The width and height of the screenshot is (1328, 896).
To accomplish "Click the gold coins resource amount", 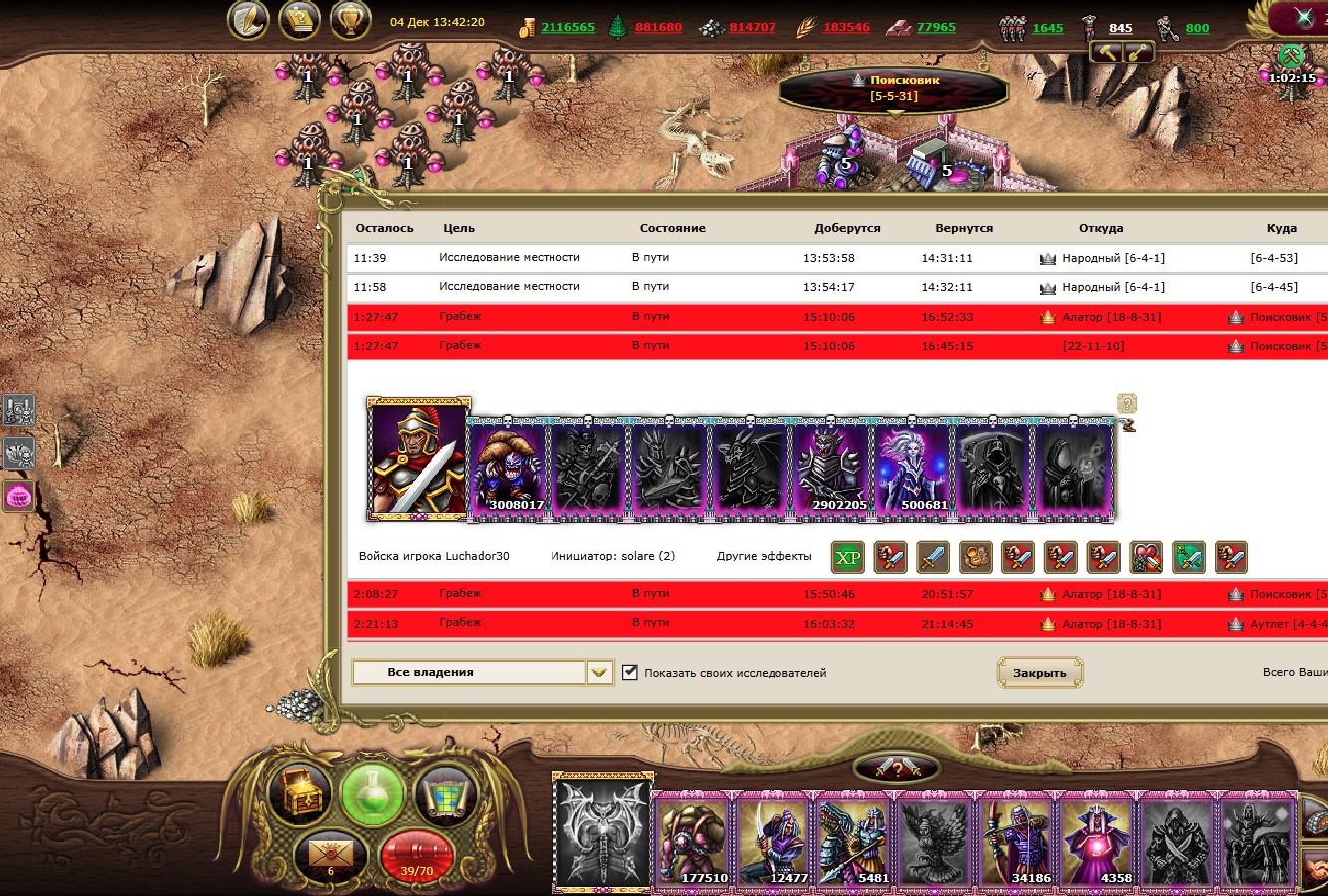I will coord(567,28).
